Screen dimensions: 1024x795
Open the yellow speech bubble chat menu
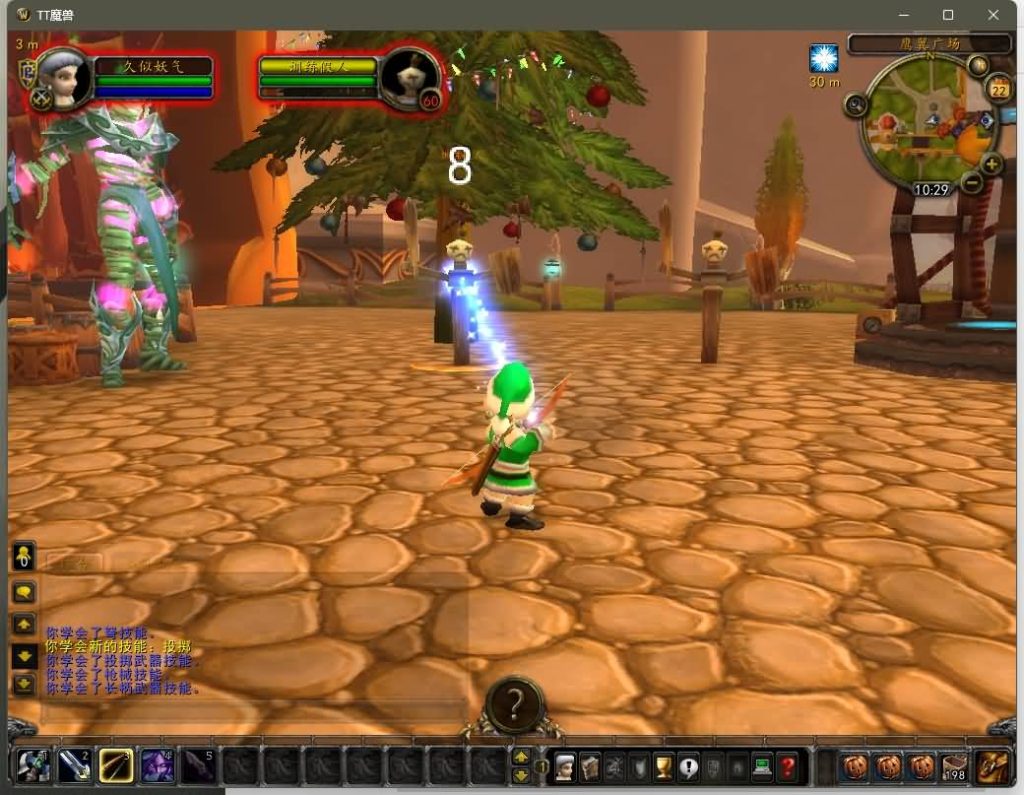pyautogui.click(x=24, y=592)
